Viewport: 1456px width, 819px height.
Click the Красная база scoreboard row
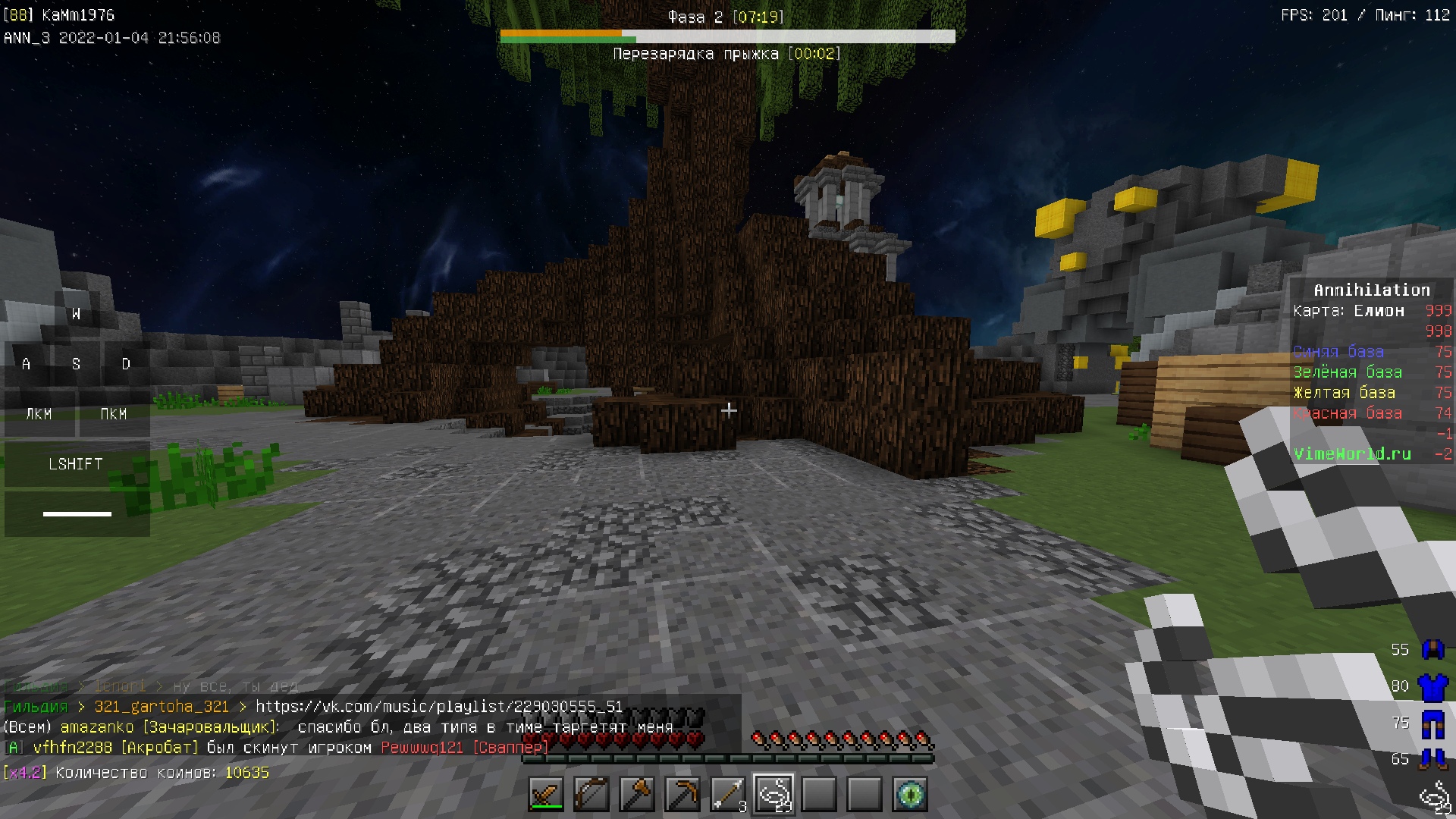point(1348,413)
